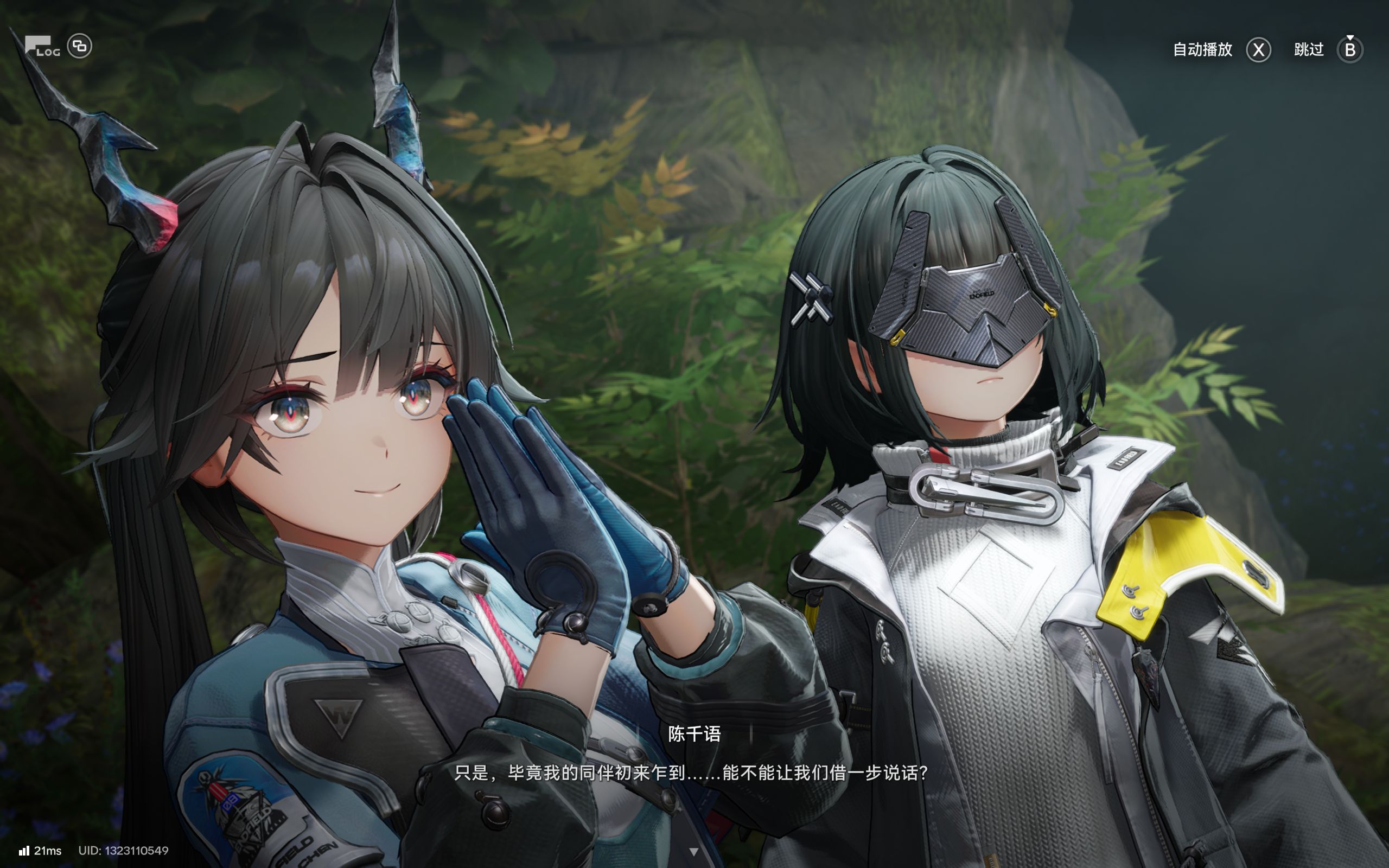Open the dialogue LOG history
This screenshot has height=868, width=1389.
tap(42, 47)
